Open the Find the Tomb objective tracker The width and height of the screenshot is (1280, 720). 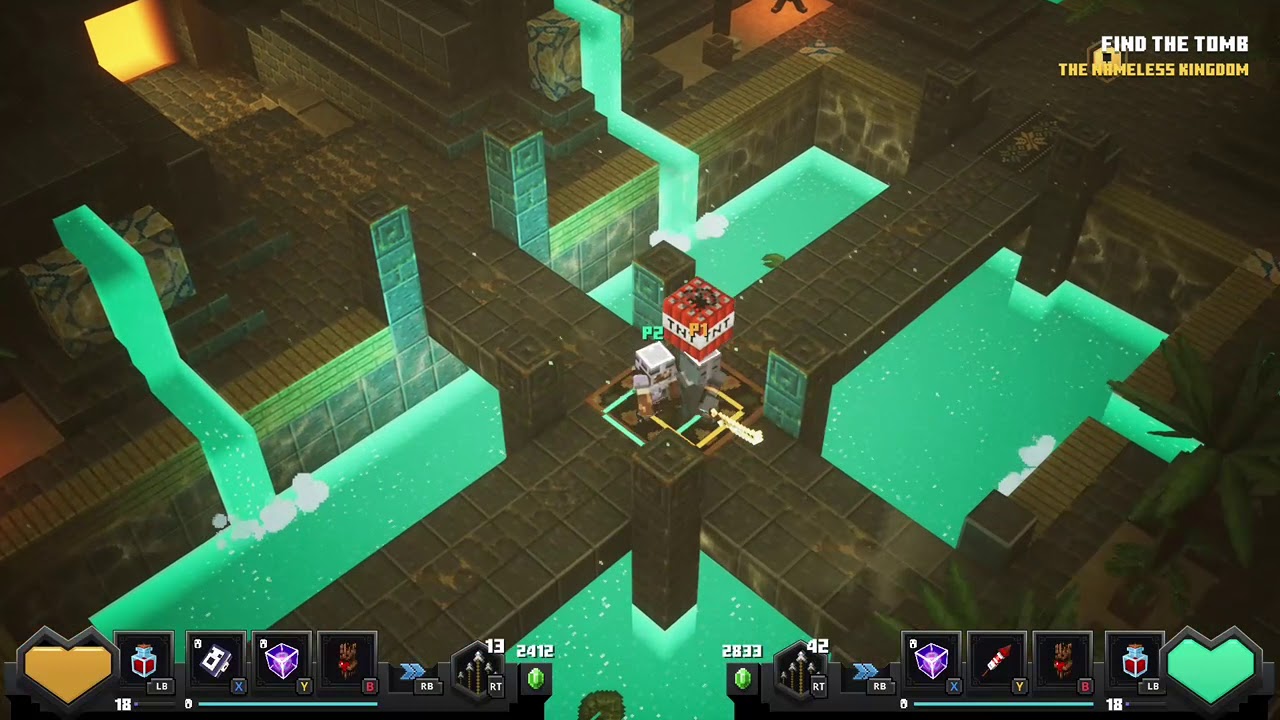(x=1173, y=45)
